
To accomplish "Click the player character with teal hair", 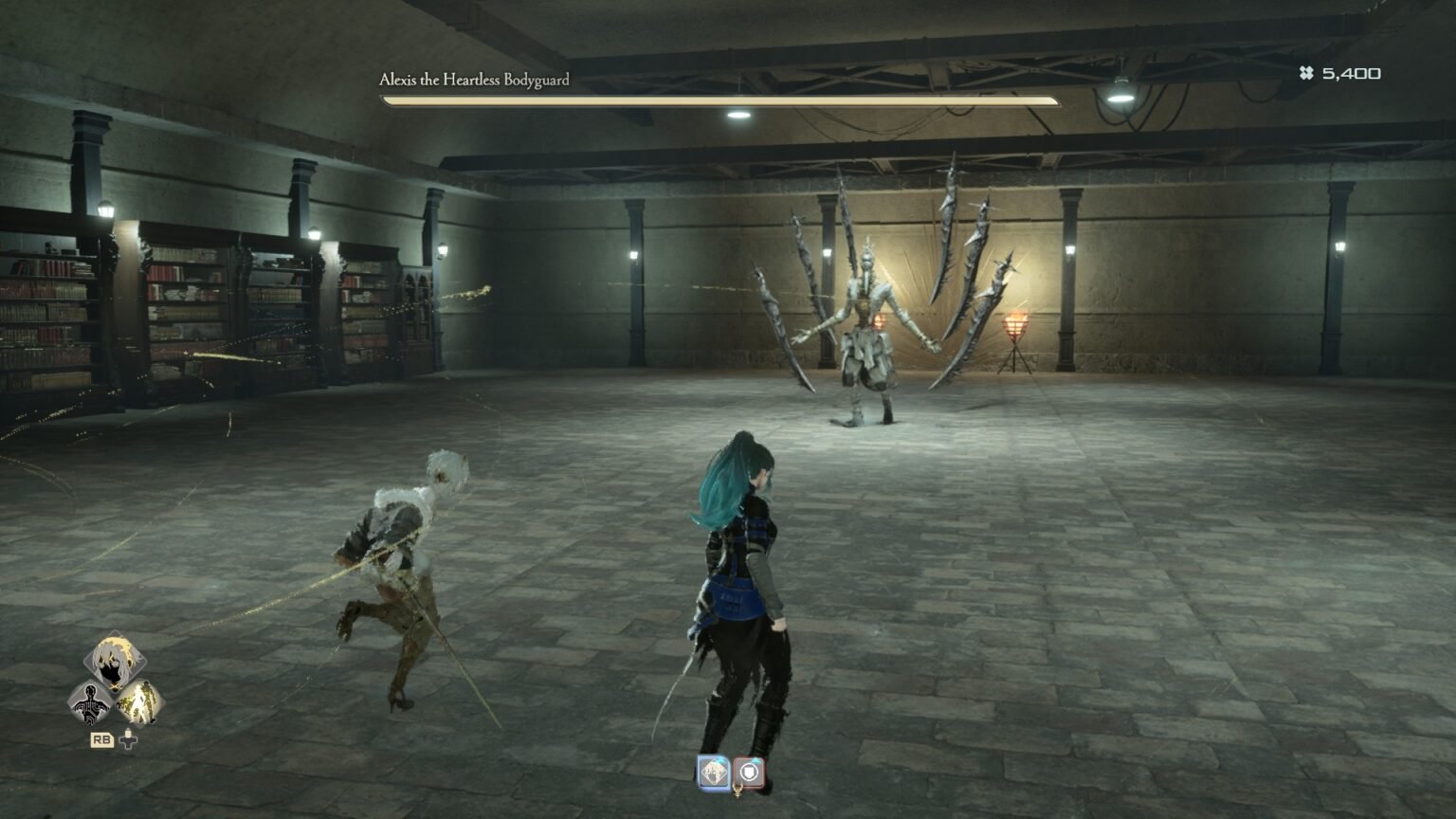I will point(739,588).
